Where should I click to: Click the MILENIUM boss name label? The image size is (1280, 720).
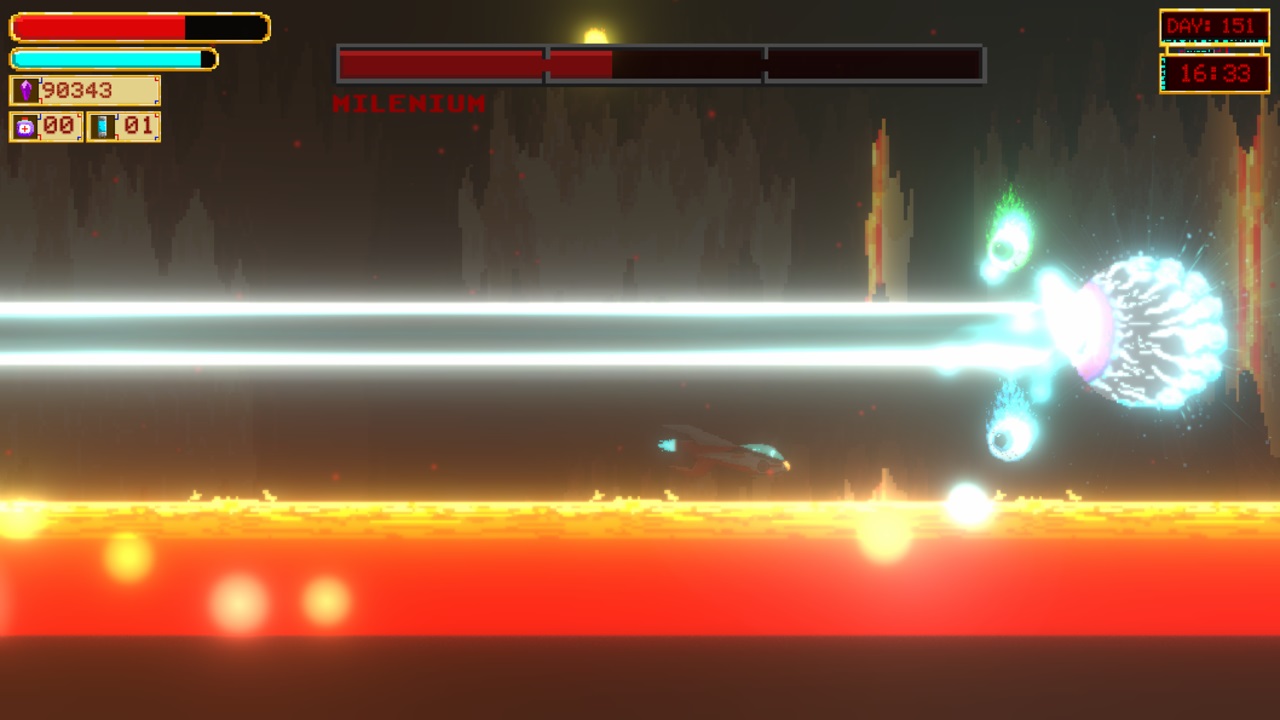406,104
